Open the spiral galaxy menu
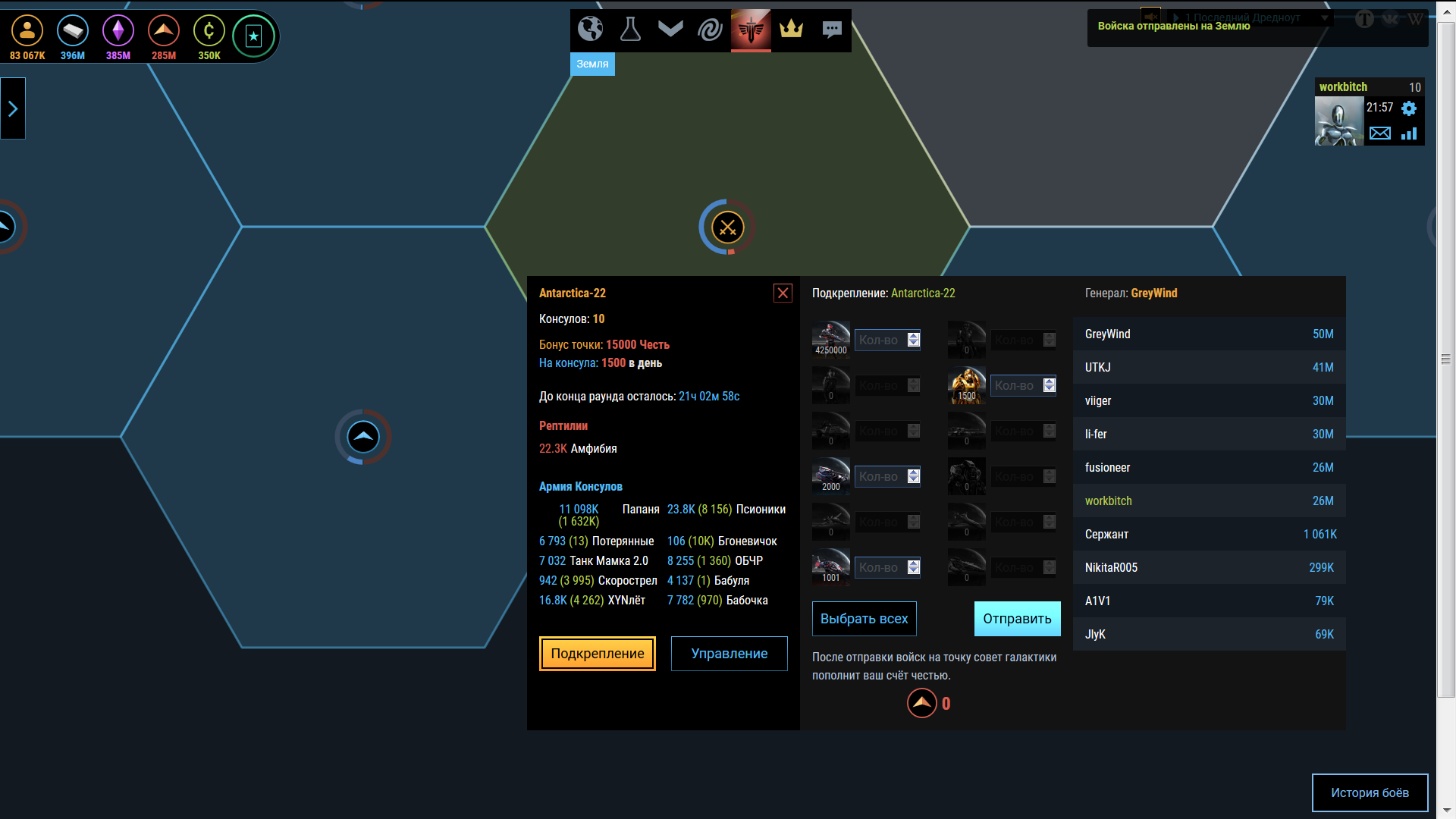 point(711,30)
